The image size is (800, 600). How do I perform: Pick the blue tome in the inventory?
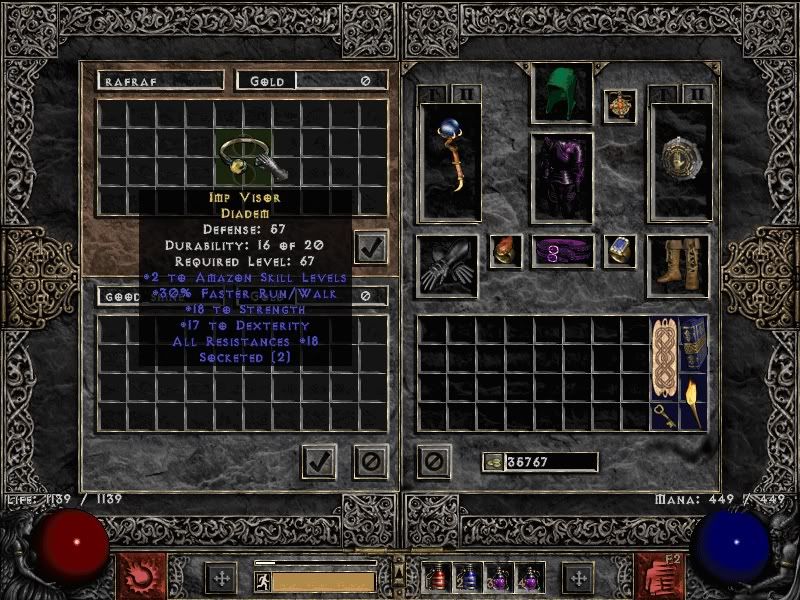coord(693,345)
